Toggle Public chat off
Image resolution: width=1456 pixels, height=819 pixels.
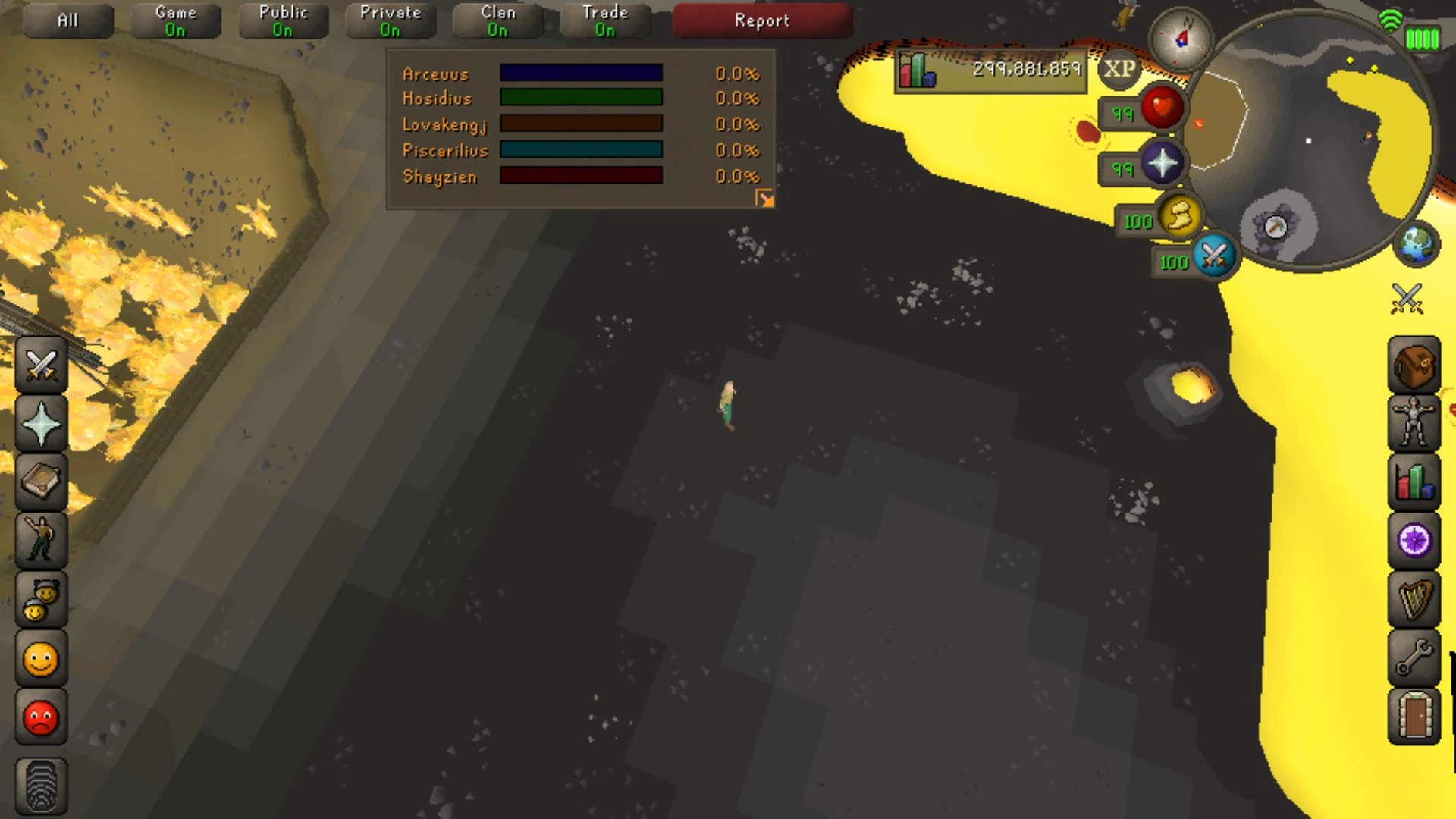pyautogui.click(x=284, y=20)
